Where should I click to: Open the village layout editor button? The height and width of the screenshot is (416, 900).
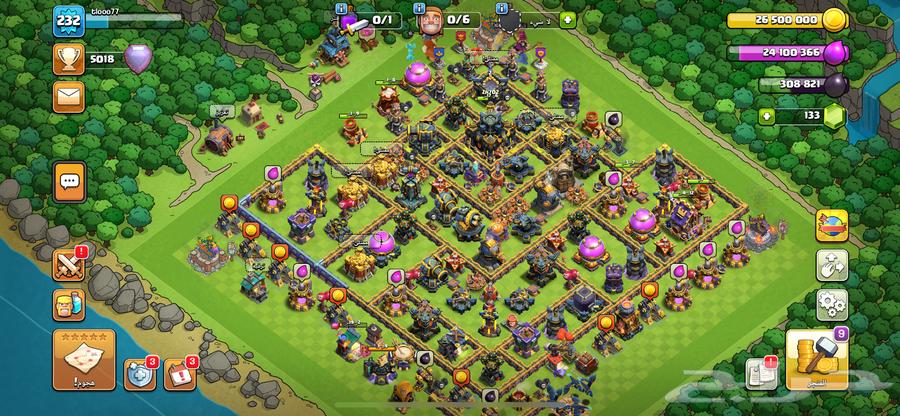(x=831, y=265)
